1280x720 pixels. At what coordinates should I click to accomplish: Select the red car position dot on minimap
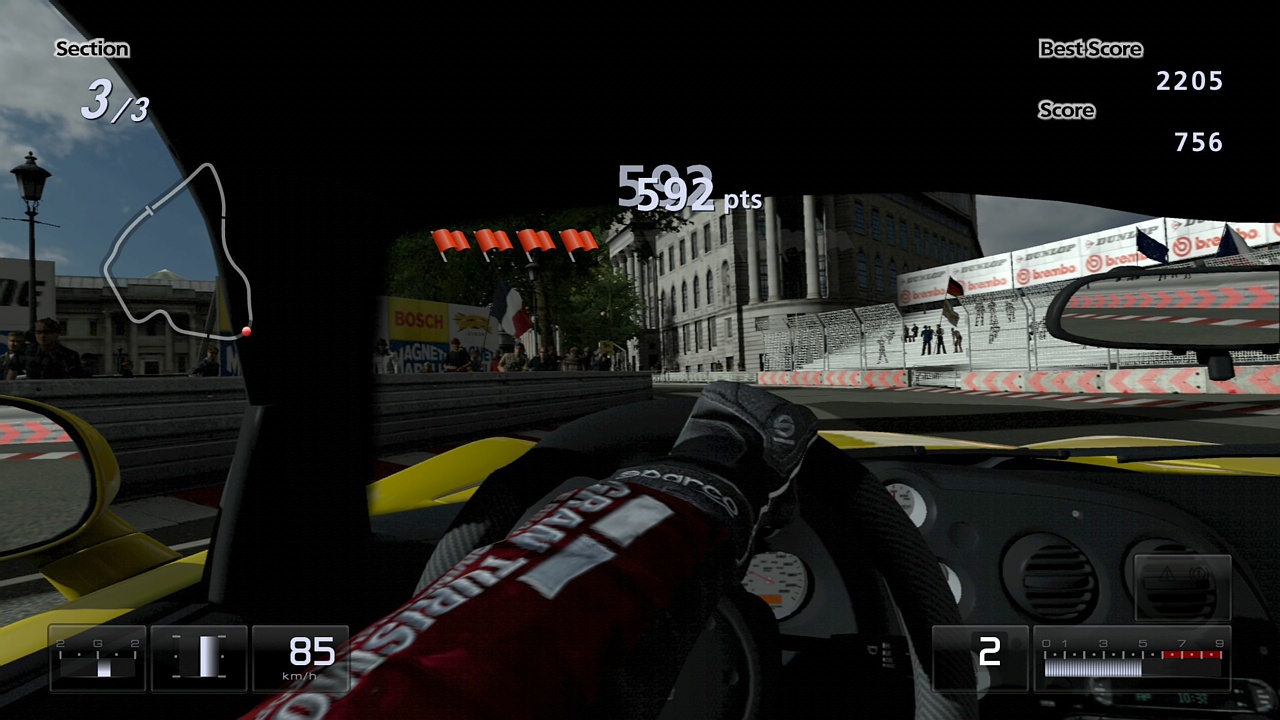(x=245, y=330)
